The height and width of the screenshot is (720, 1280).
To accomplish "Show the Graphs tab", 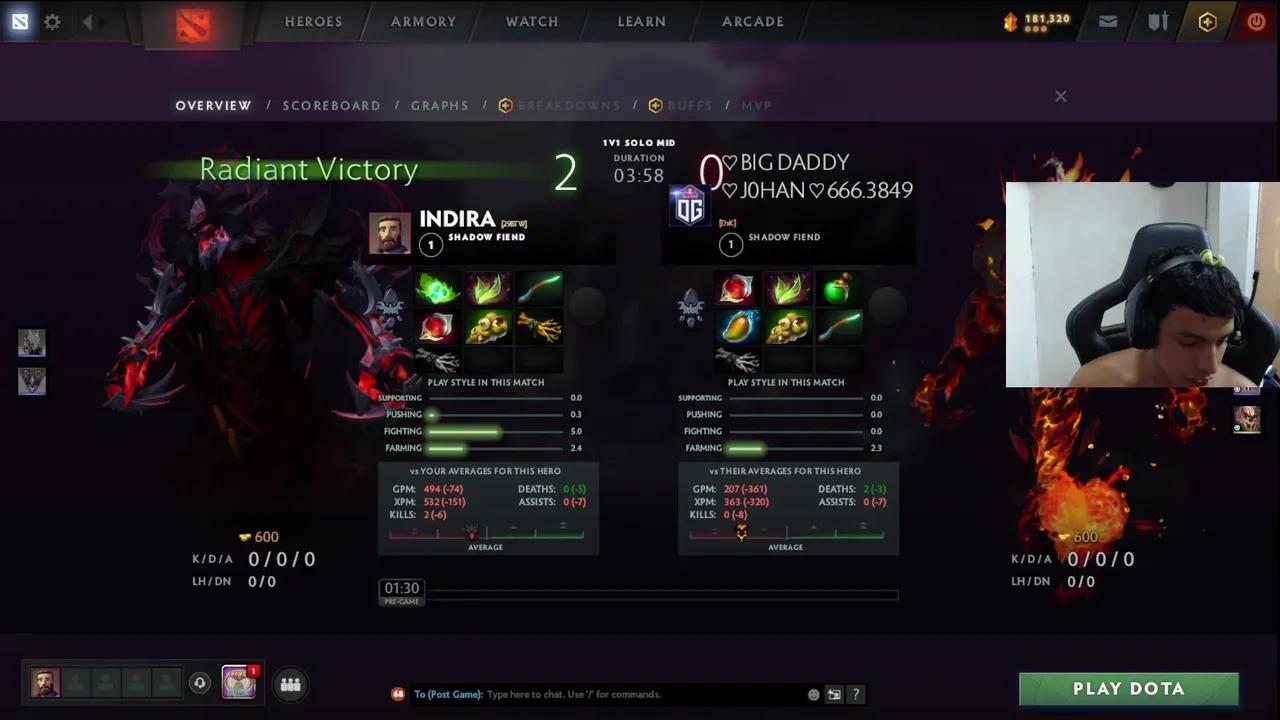I will pos(439,105).
